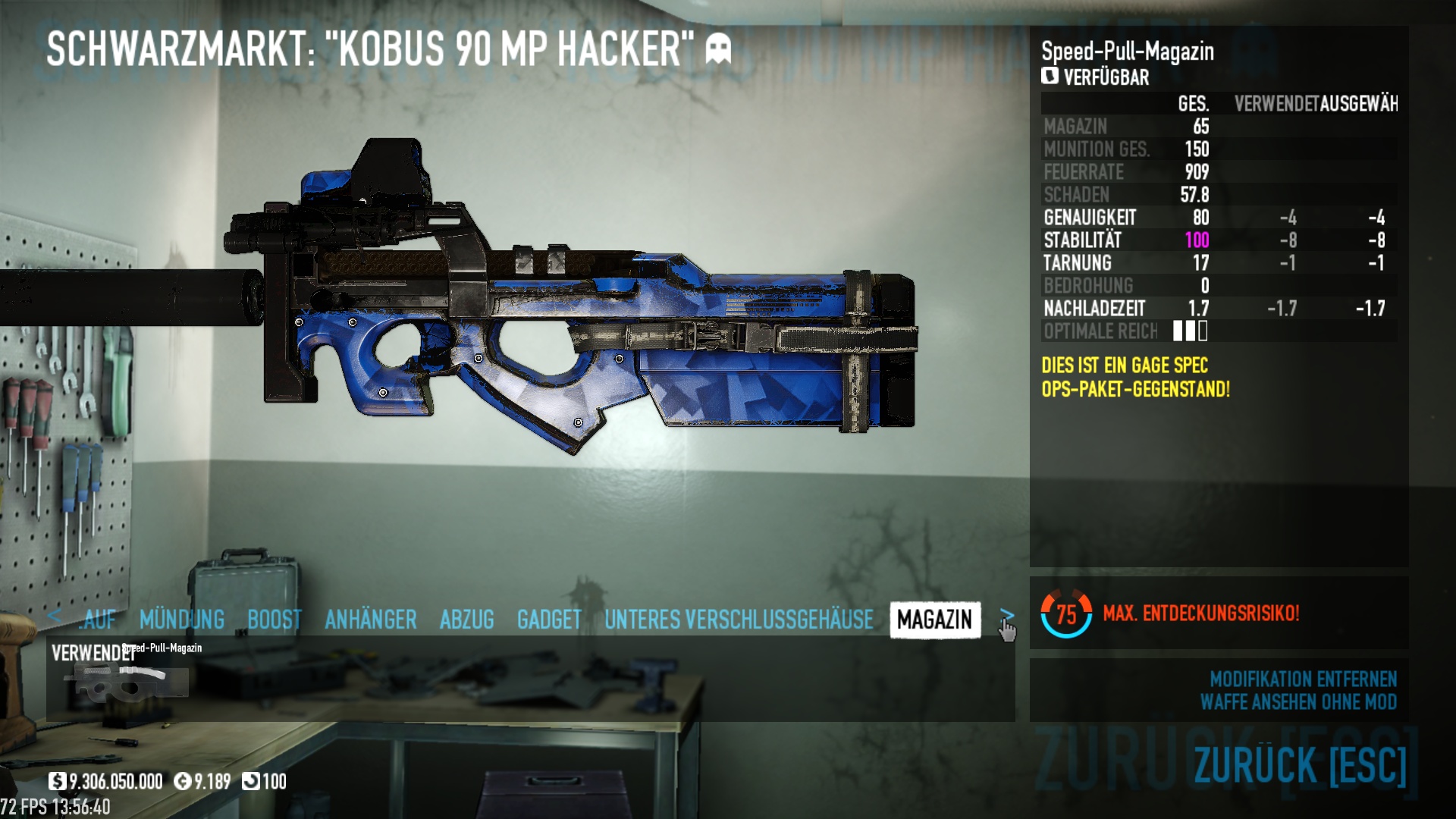
Task: Go back with Zurück [ESC]
Action: (x=1300, y=764)
